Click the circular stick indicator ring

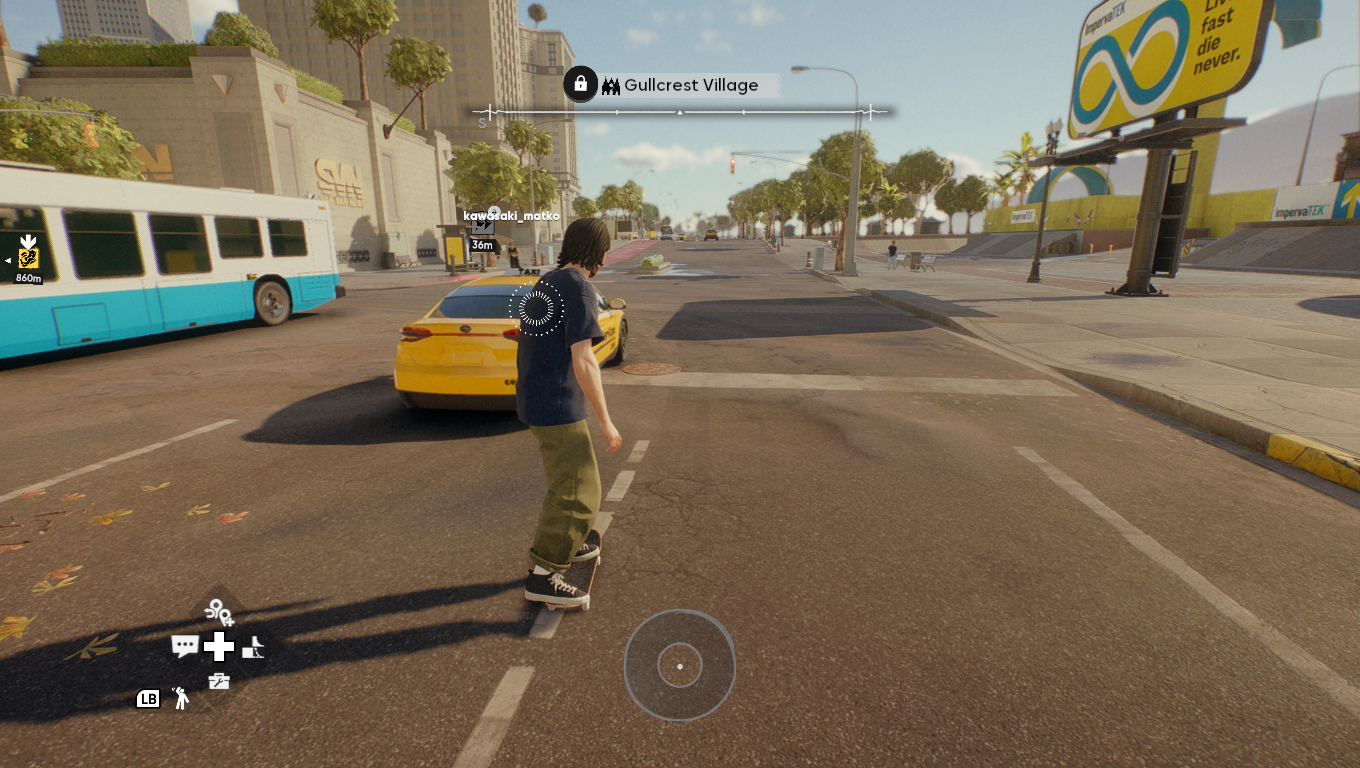coord(680,666)
